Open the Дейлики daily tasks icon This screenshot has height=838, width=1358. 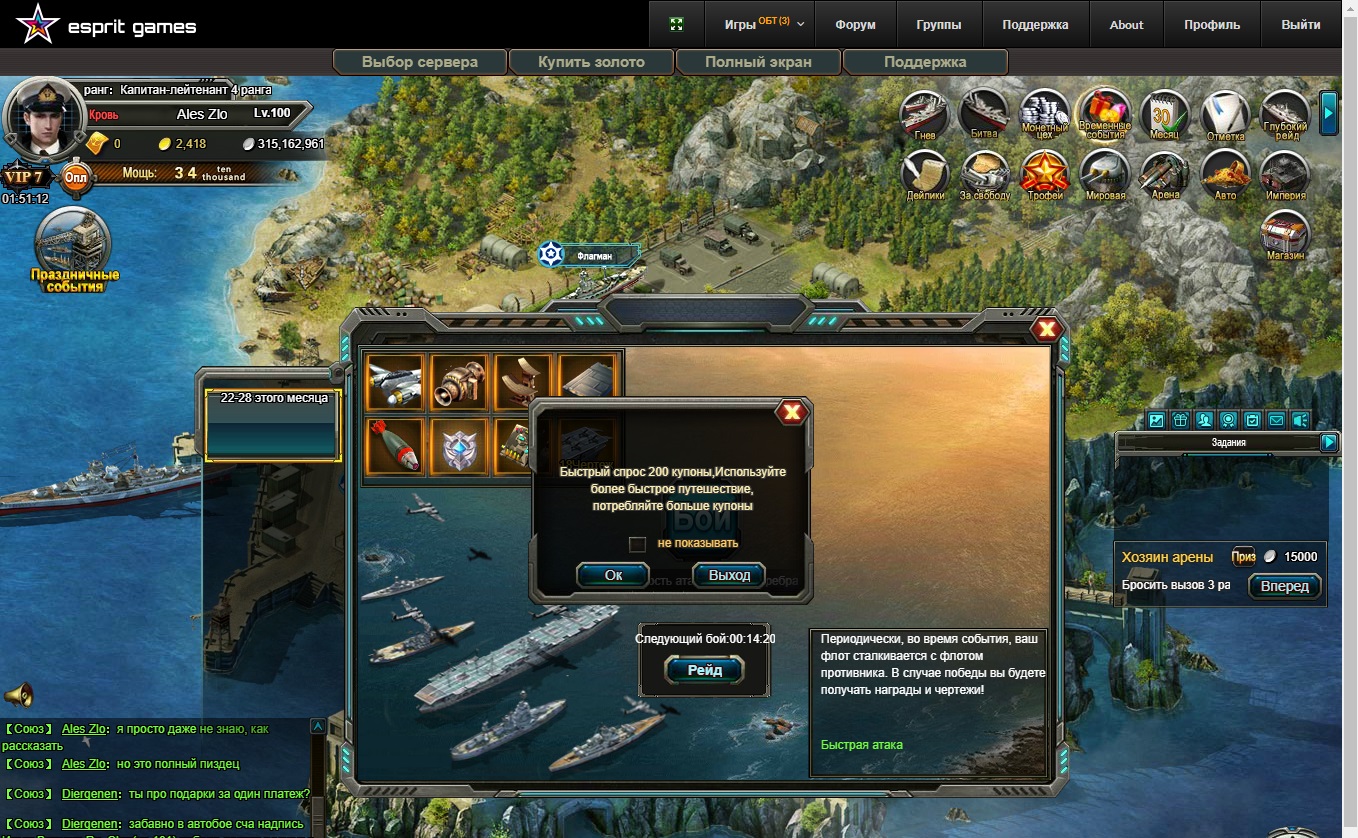pyautogui.click(x=926, y=174)
